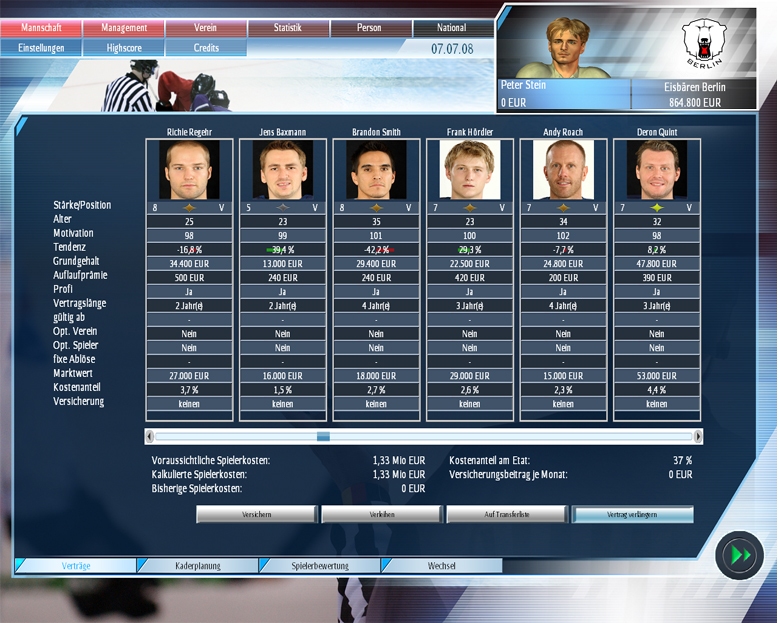Switch to the Kaderplanung tab
779x623 pixels.
(x=198, y=566)
